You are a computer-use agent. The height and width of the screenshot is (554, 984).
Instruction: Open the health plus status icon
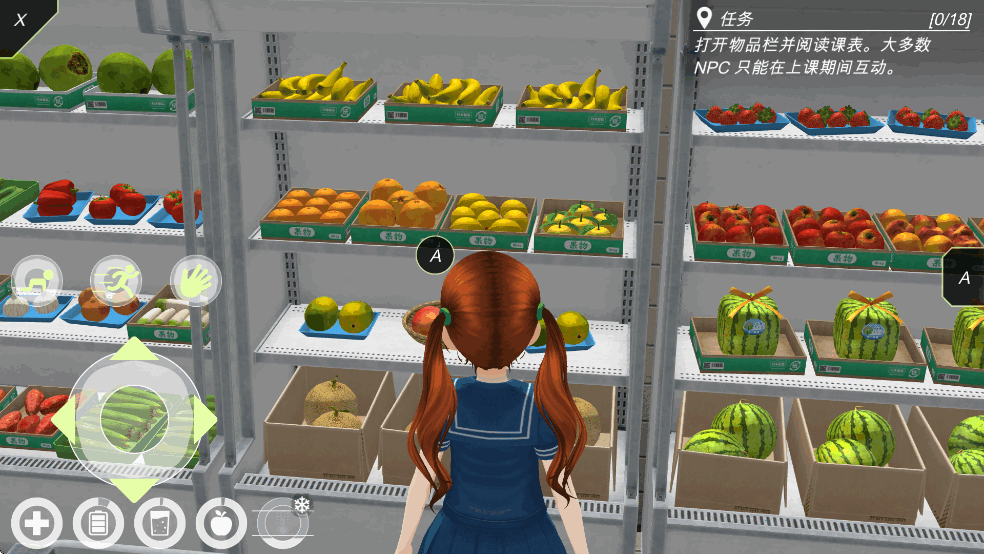(37, 523)
